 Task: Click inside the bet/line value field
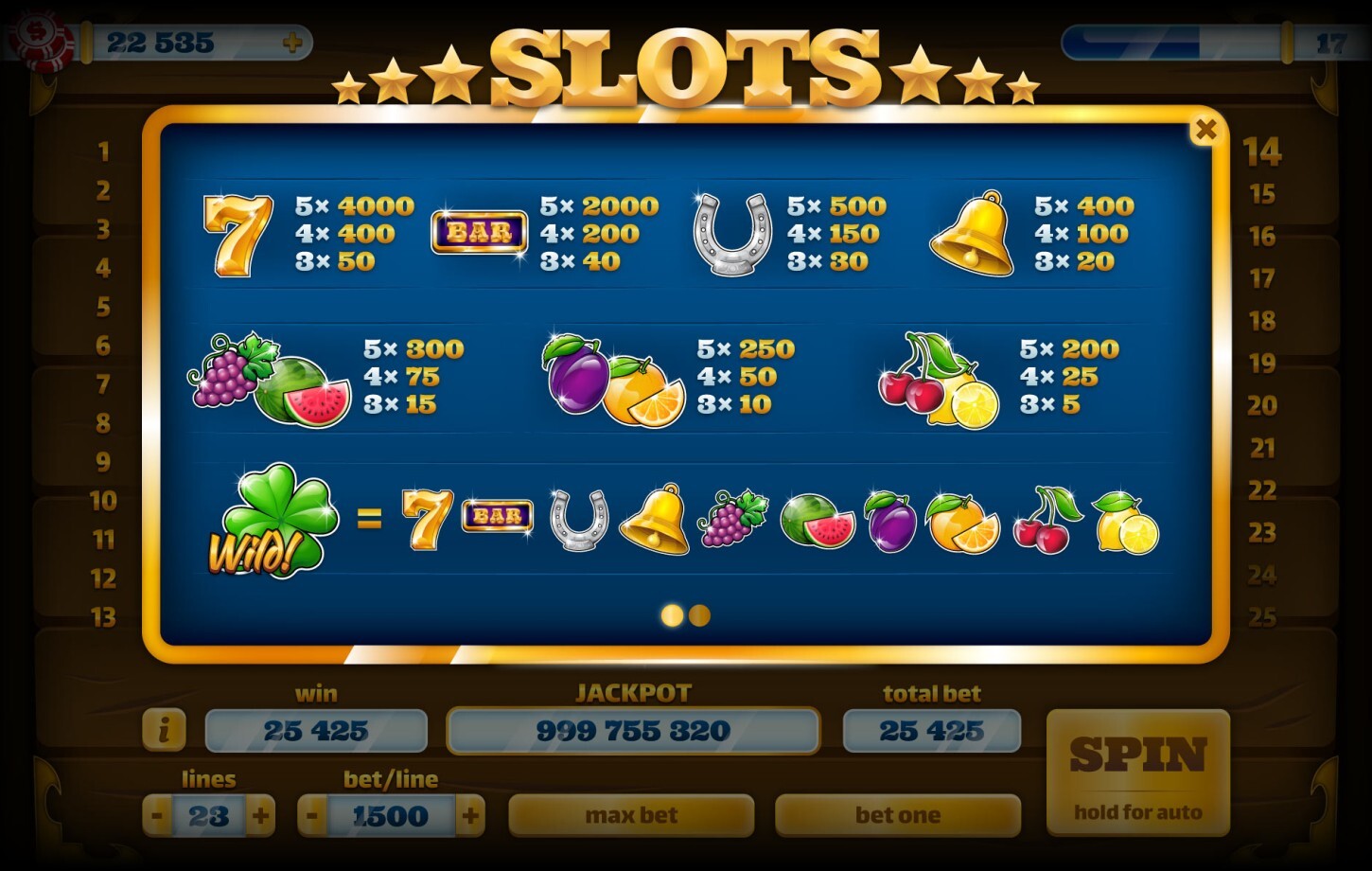390,815
